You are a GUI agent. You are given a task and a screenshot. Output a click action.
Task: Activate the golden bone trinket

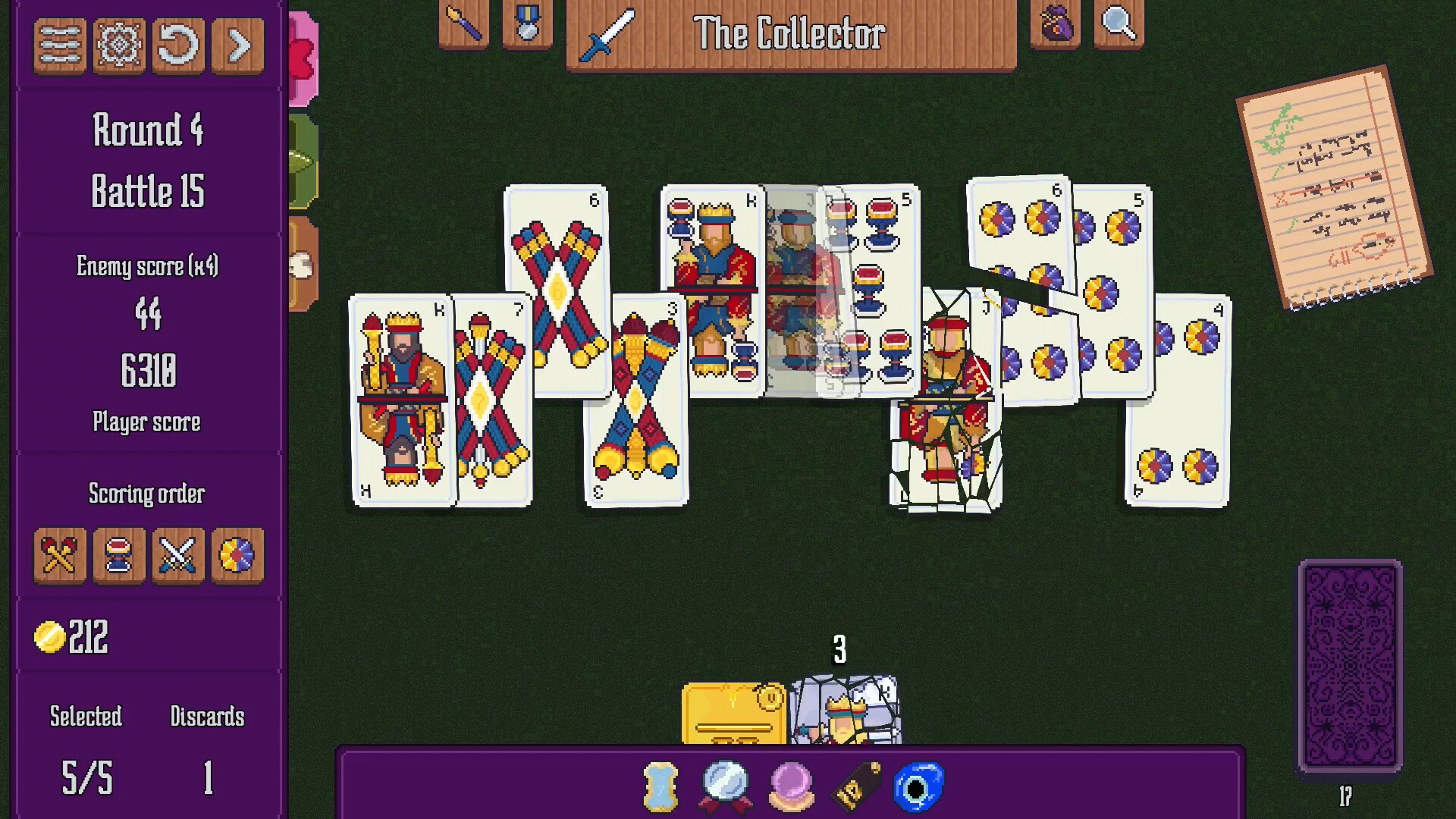coord(659,784)
